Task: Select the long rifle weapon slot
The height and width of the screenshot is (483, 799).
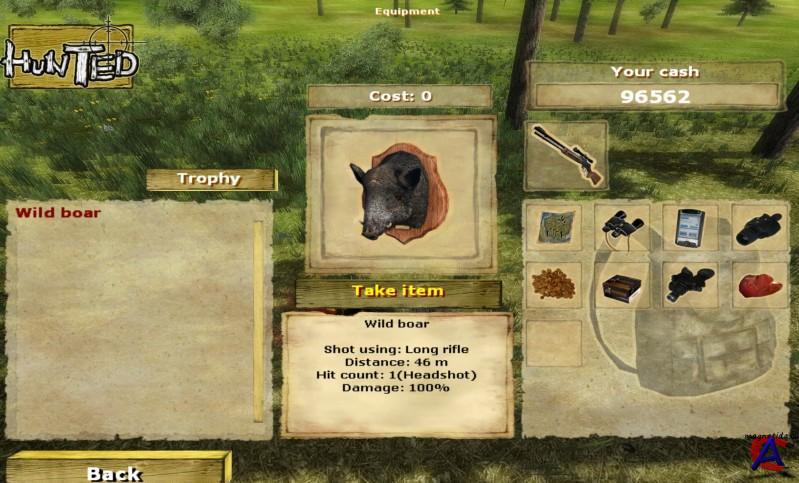Action: coord(566,155)
